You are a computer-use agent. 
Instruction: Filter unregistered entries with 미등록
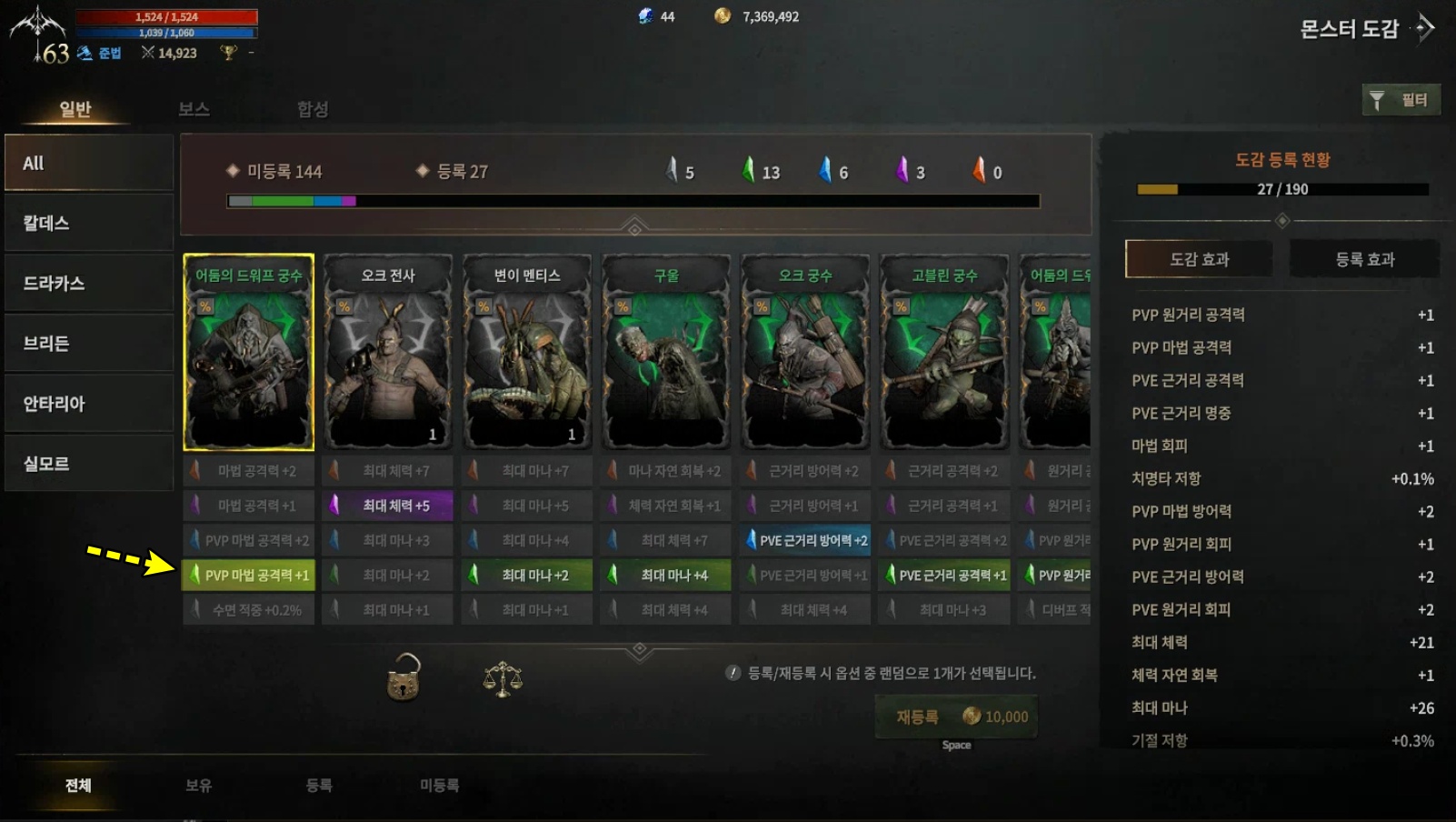point(440,786)
